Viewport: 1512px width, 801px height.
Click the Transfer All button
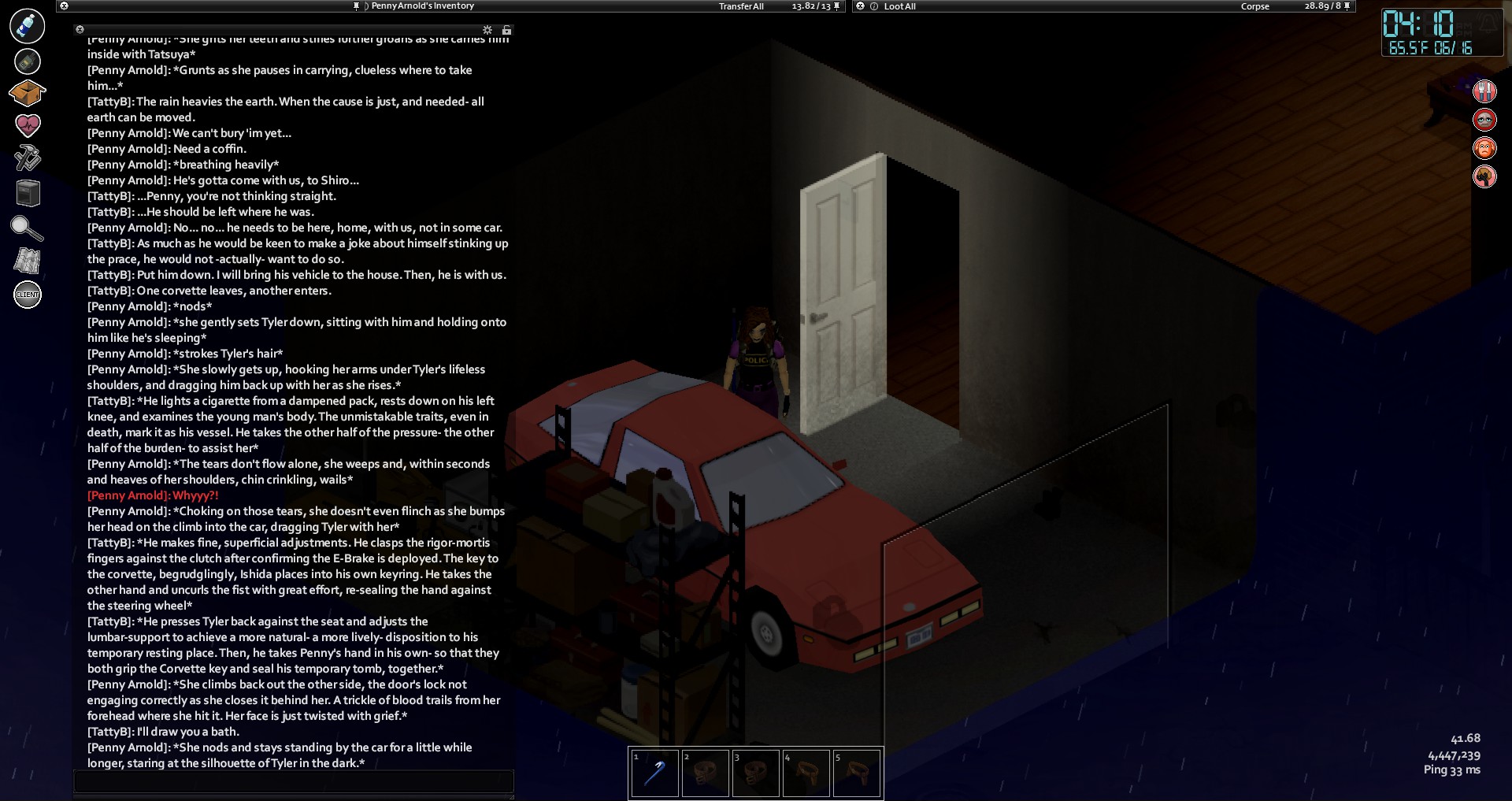(741, 6)
